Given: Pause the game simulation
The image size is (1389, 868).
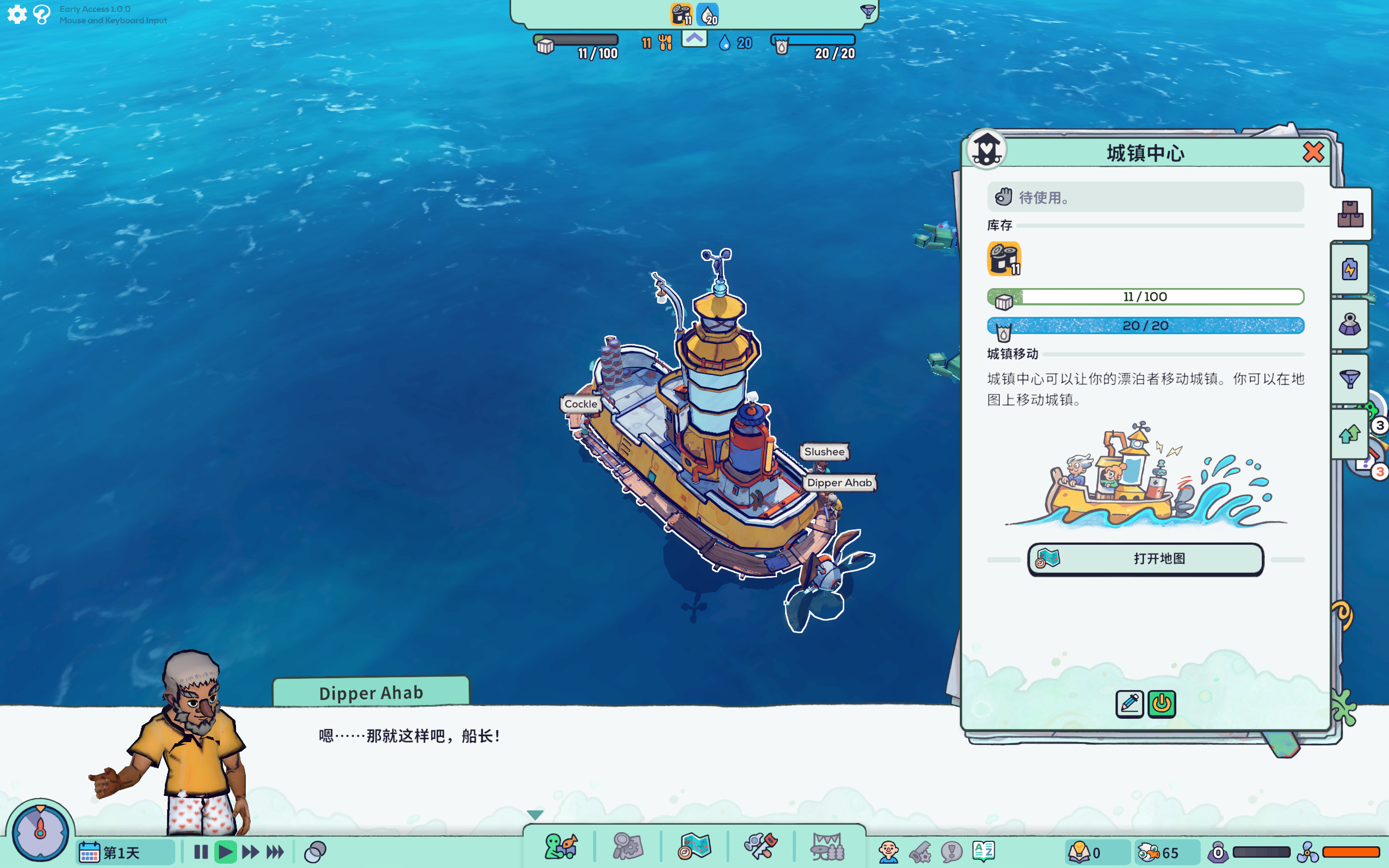Looking at the screenshot, I should click(x=200, y=852).
